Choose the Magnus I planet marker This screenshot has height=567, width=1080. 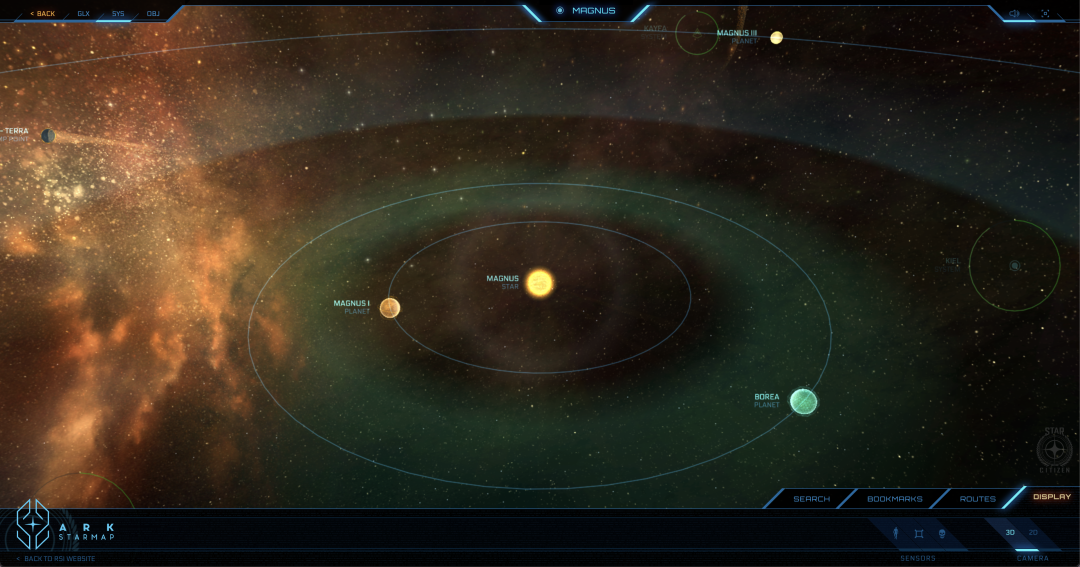tap(390, 308)
